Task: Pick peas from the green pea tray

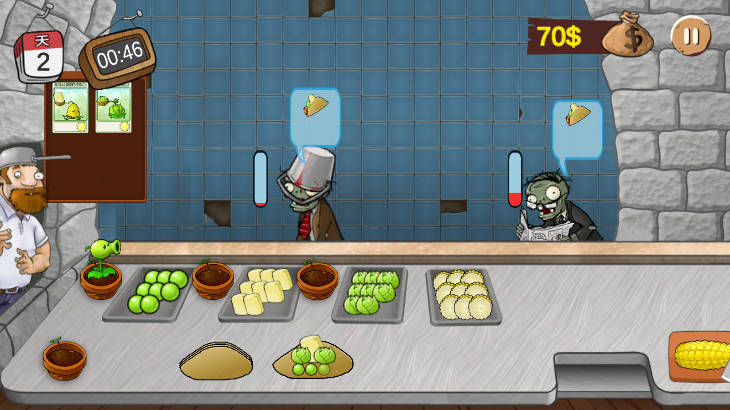Action: [x=159, y=290]
